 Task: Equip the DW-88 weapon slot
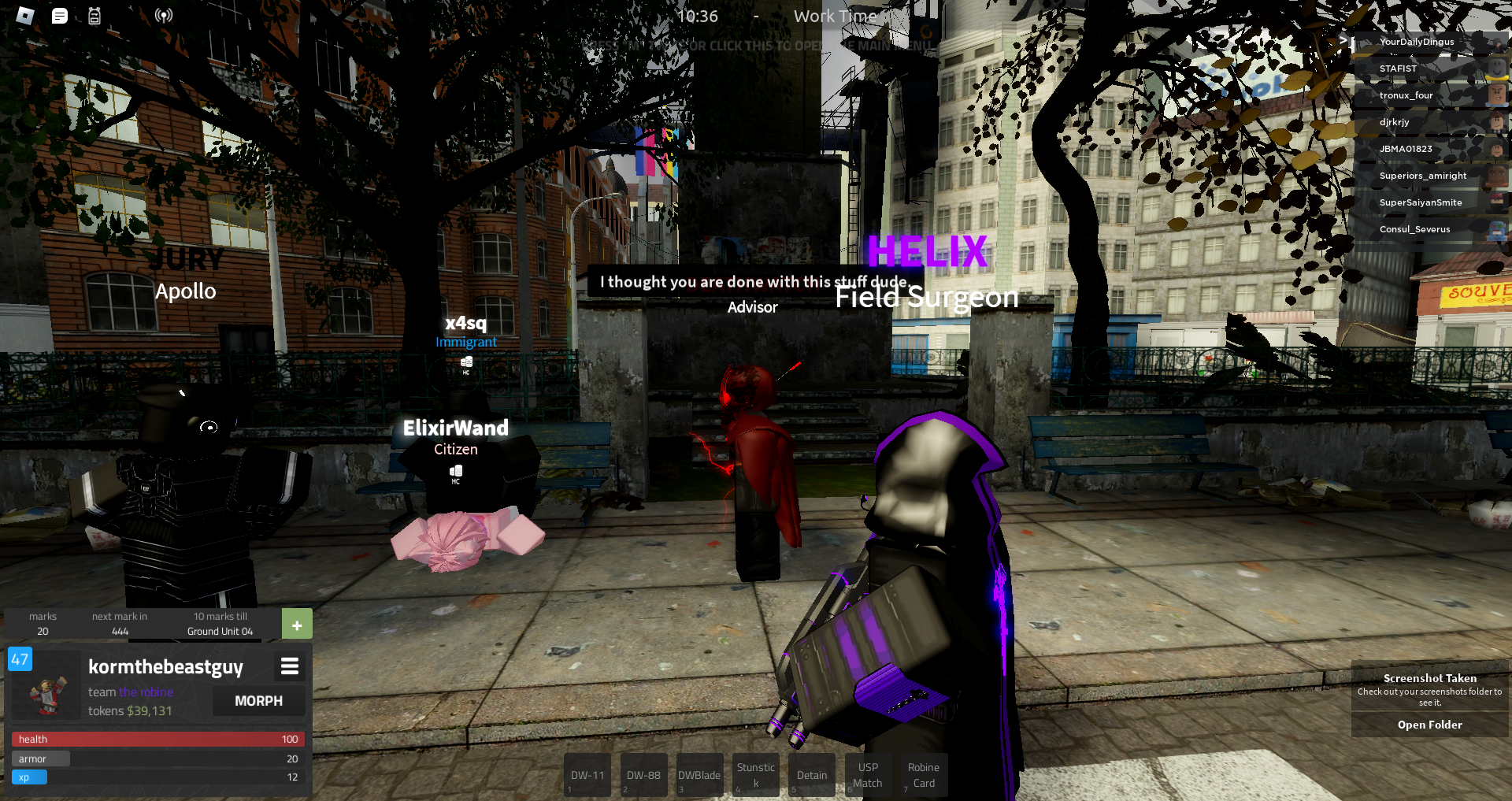pyautogui.click(x=643, y=776)
